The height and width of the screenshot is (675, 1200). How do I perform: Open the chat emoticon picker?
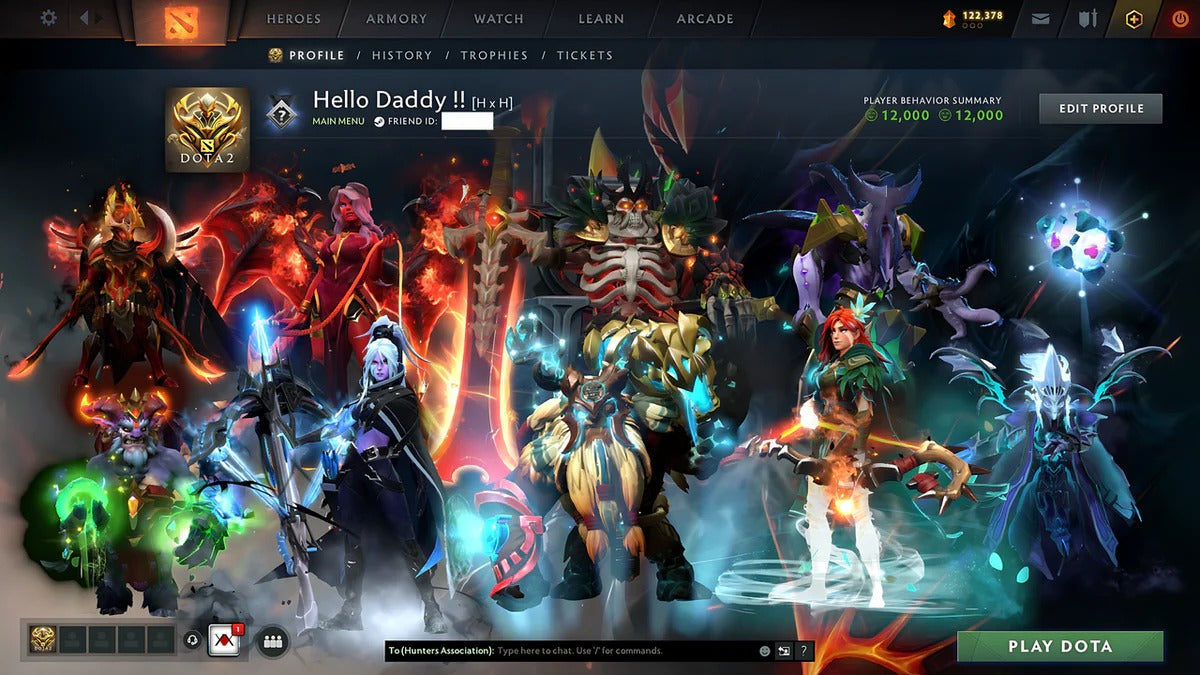765,651
